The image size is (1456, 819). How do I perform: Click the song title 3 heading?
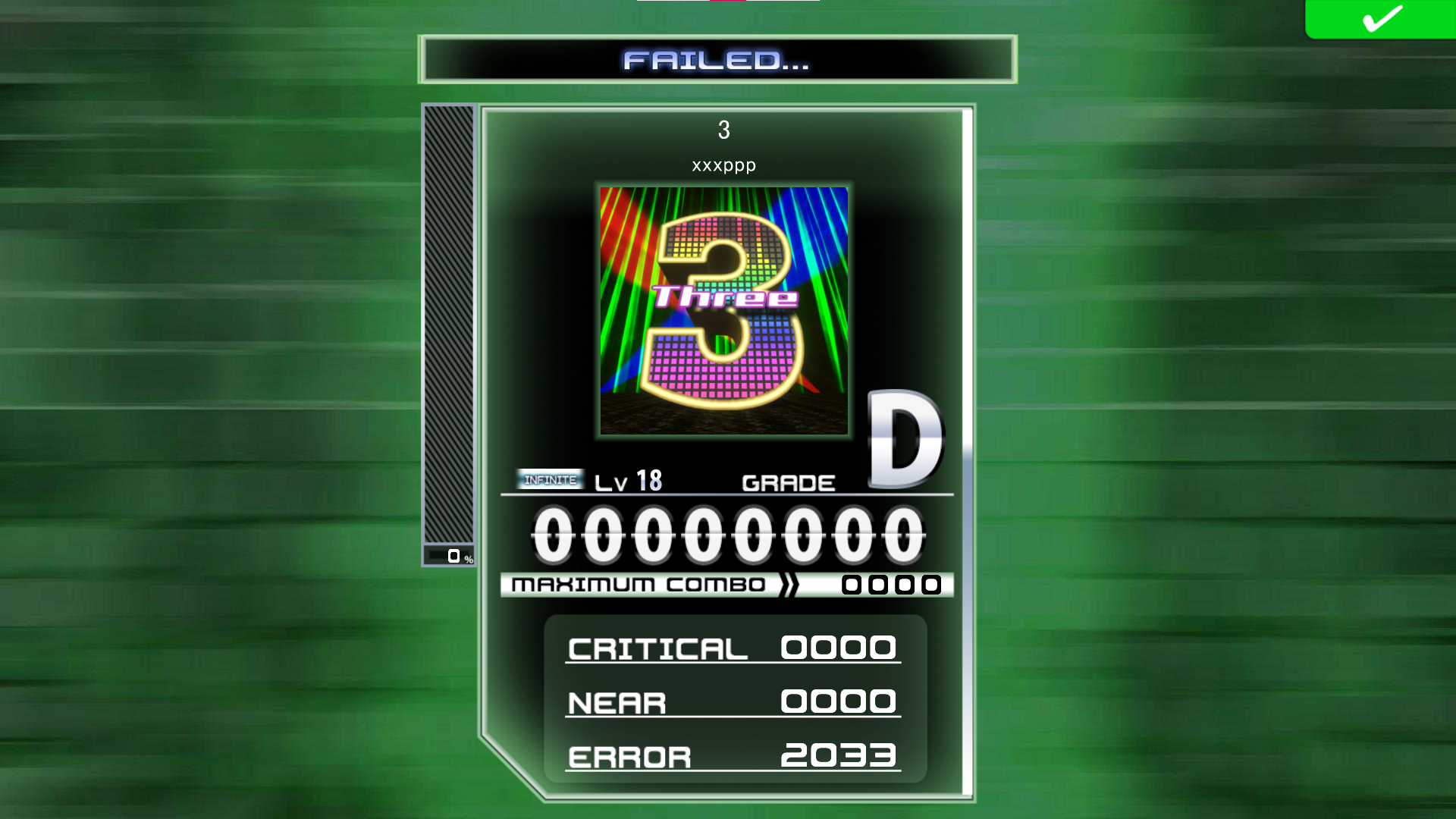tap(723, 129)
